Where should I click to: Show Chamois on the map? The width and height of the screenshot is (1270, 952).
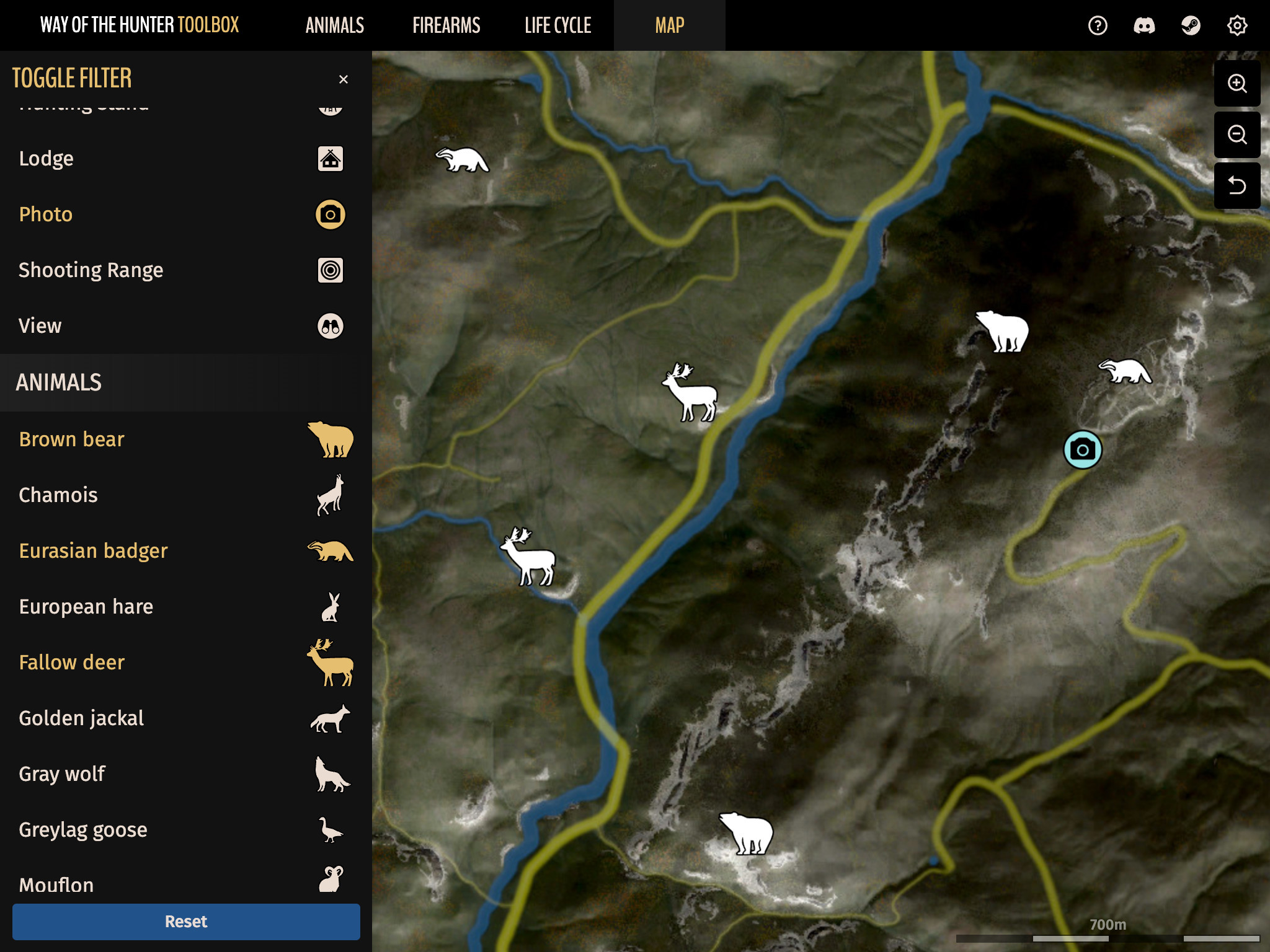[180, 495]
